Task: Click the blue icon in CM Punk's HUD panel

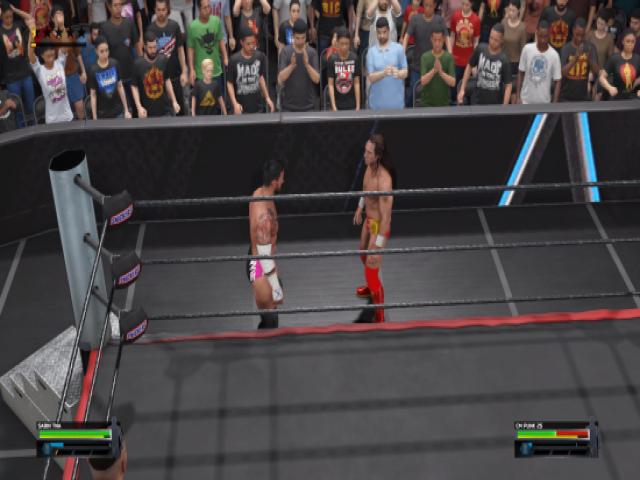Action: point(526,449)
